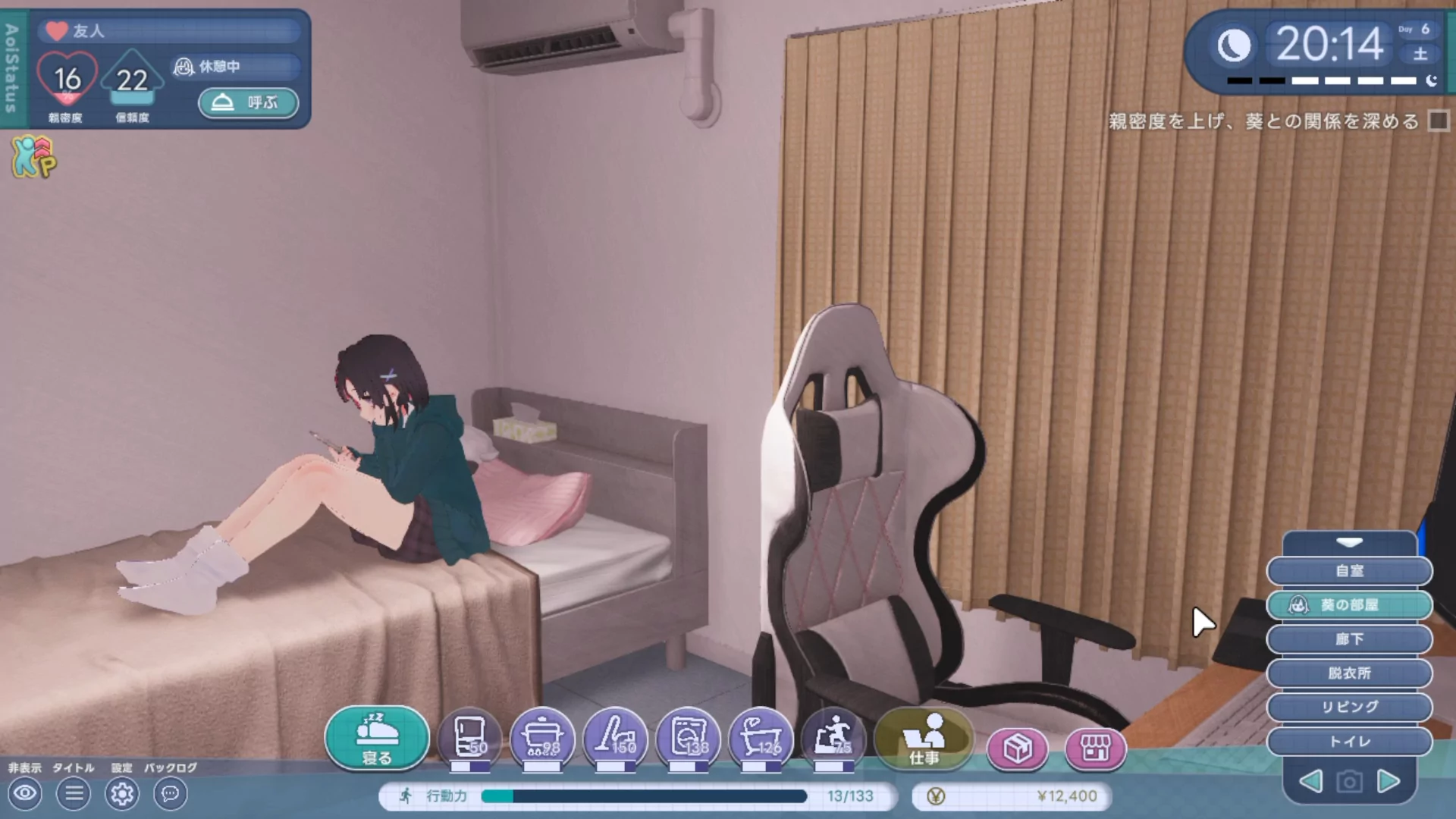Select the refrigerator chore icon
Viewport: 1456px width, 819px height.
pyautogui.click(x=469, y=738)
